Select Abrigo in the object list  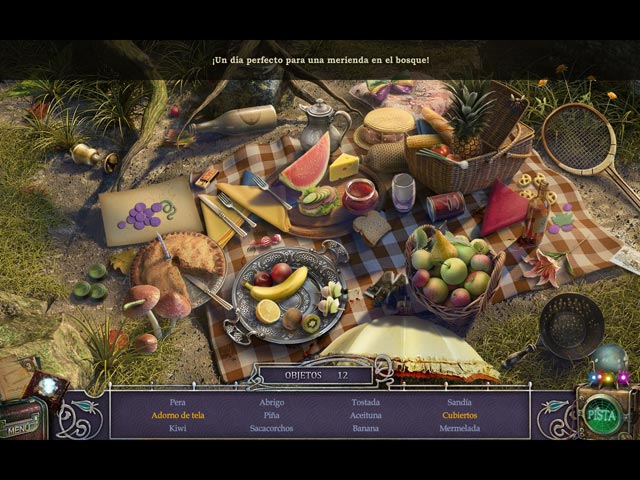pyautogui.click(x=271, y=402)
